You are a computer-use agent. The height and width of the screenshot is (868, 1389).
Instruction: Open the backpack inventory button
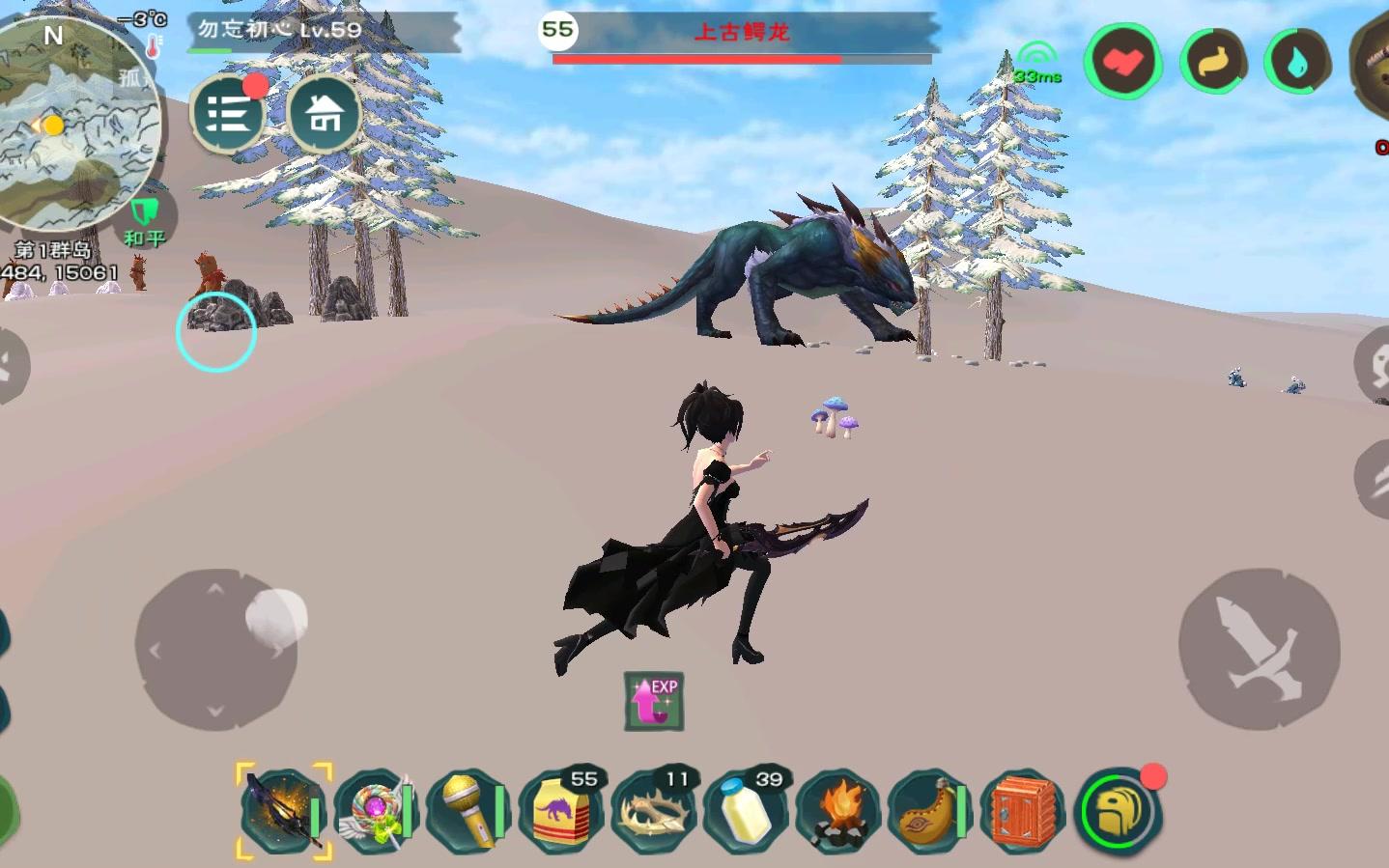pyautogui.click(x=1119, y=812)
